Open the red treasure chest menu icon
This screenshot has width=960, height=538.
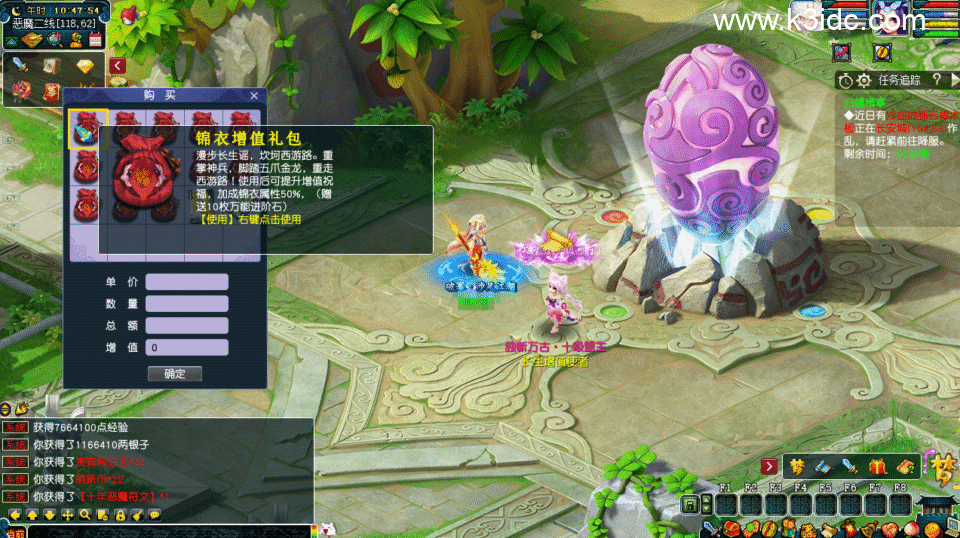731,528
